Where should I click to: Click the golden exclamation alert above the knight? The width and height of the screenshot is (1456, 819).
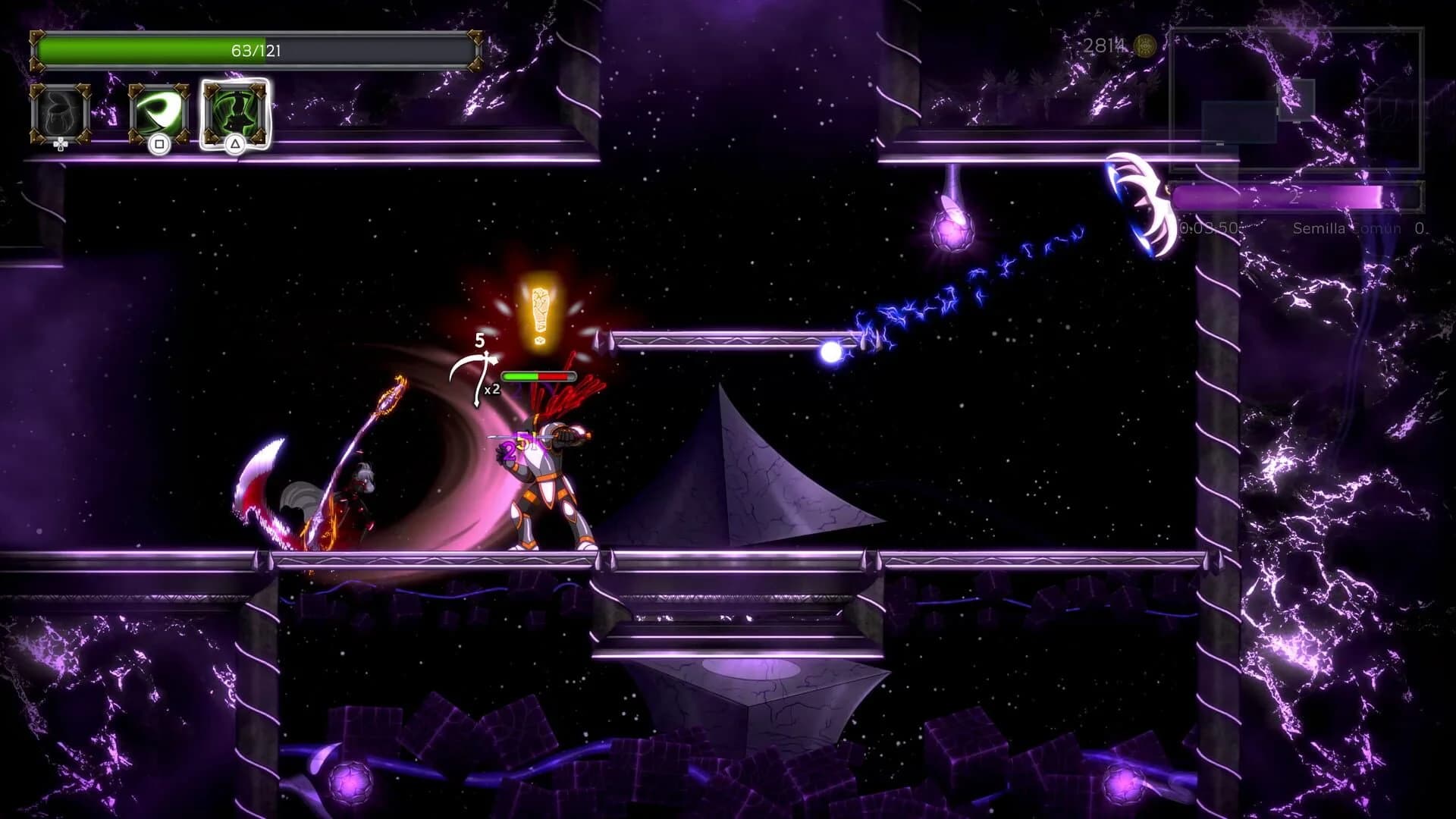[541, 311]
